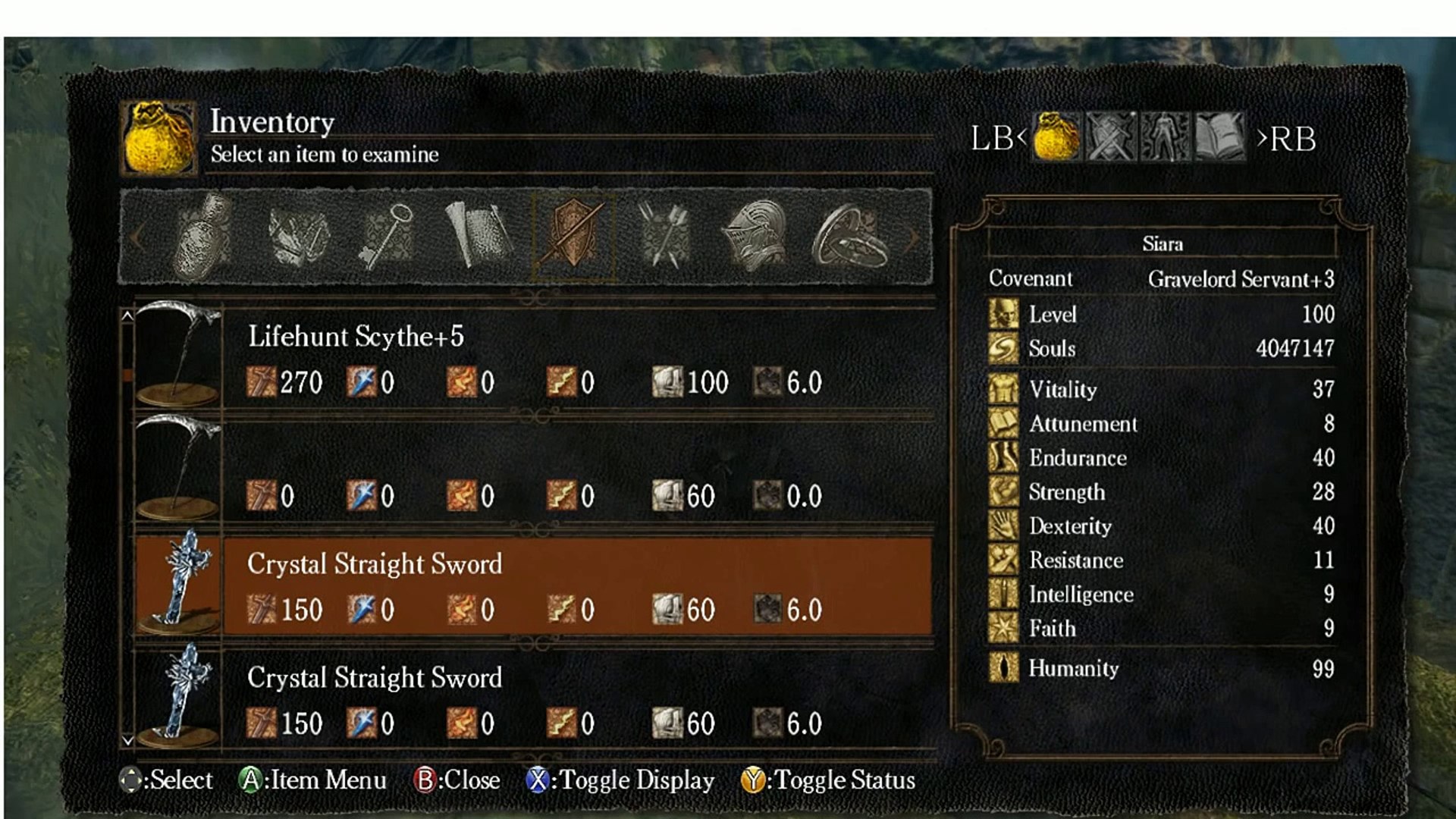Click the right category arrow
The width and height of the screenshot is (1456, 819).
[915, 237]
